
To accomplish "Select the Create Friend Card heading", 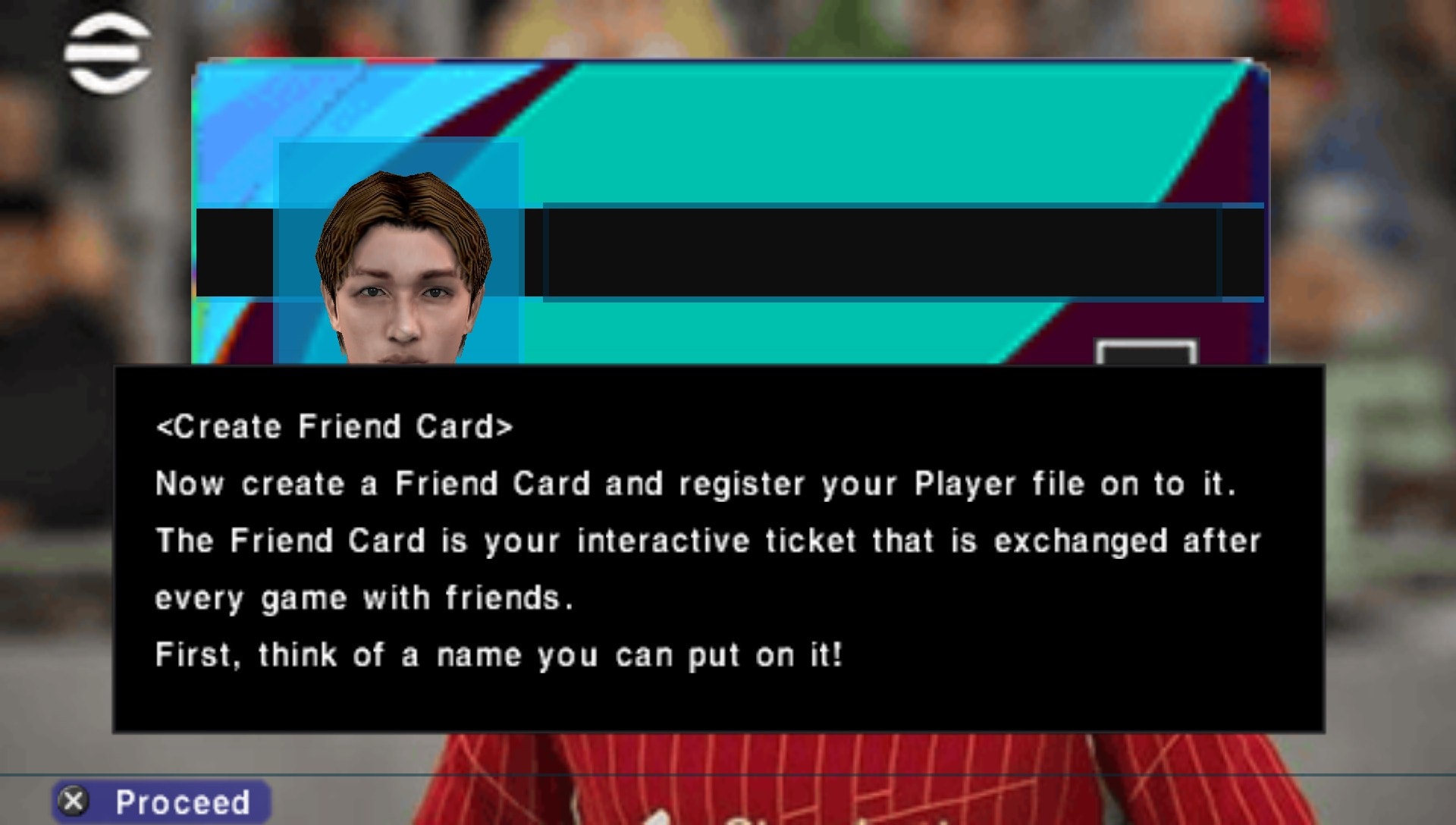I will (x=335, y=426).
